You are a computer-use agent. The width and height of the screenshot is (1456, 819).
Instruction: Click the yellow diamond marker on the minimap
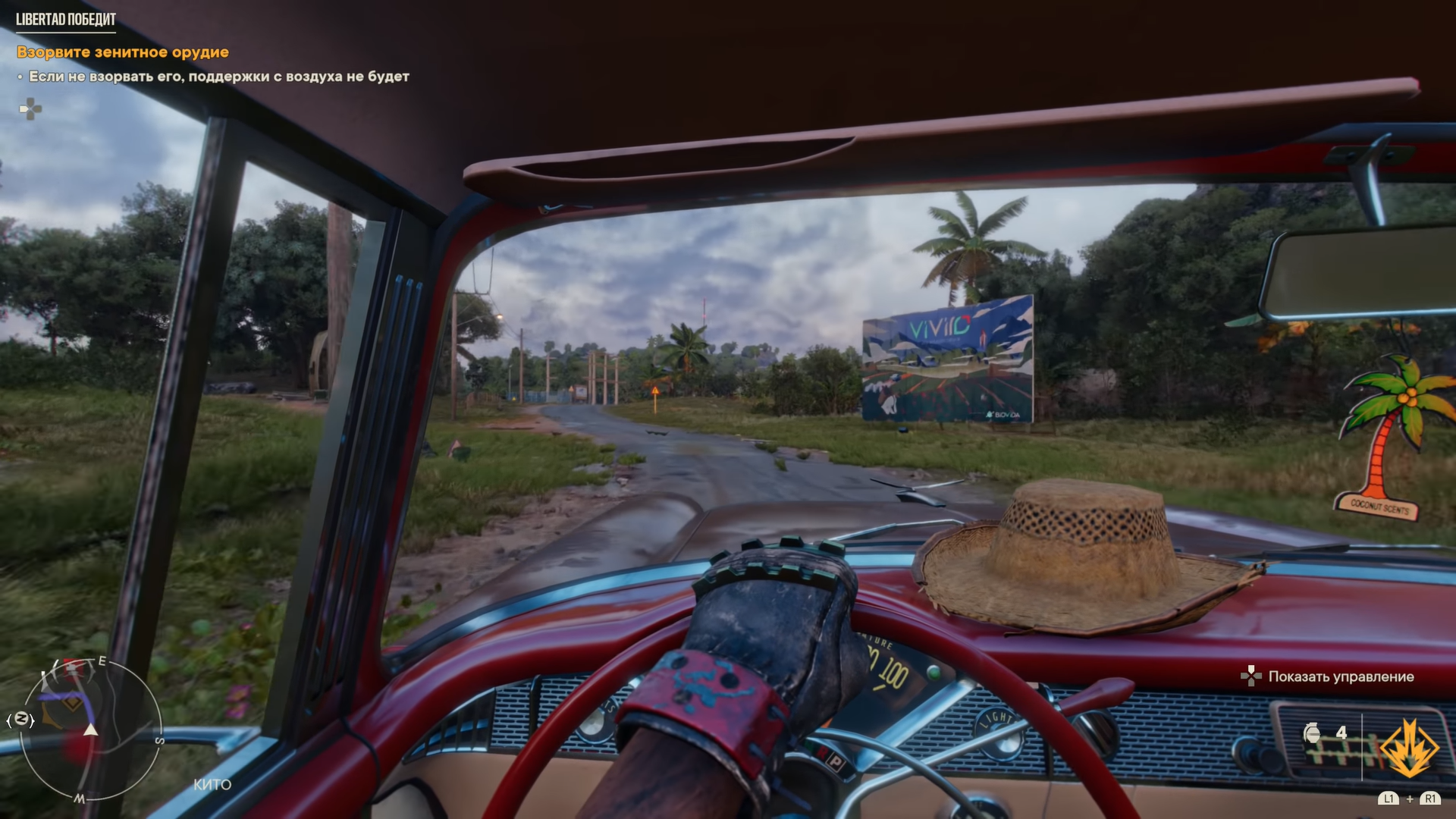71,704
